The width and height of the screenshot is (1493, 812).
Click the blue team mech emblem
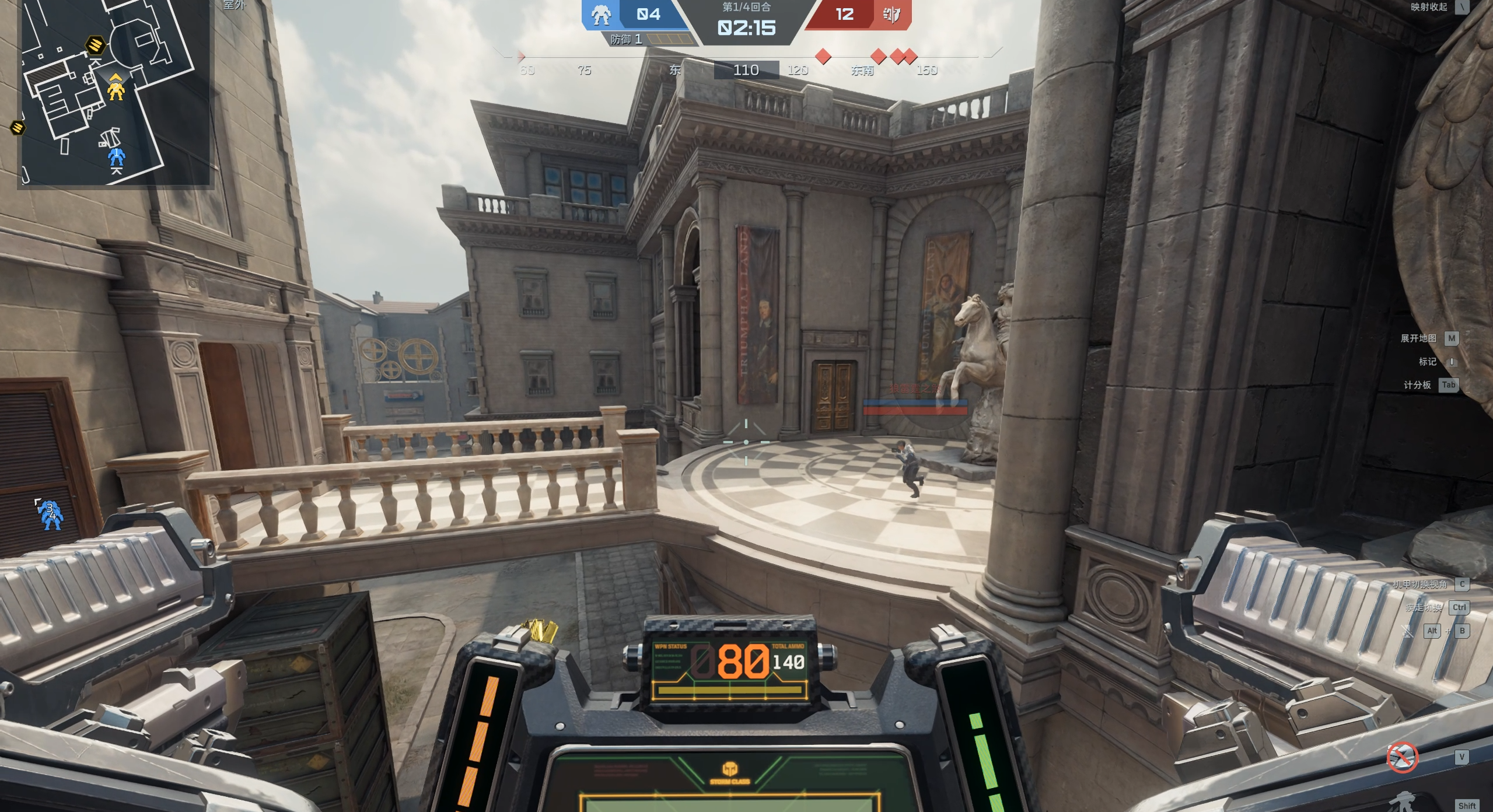(600, 15)
